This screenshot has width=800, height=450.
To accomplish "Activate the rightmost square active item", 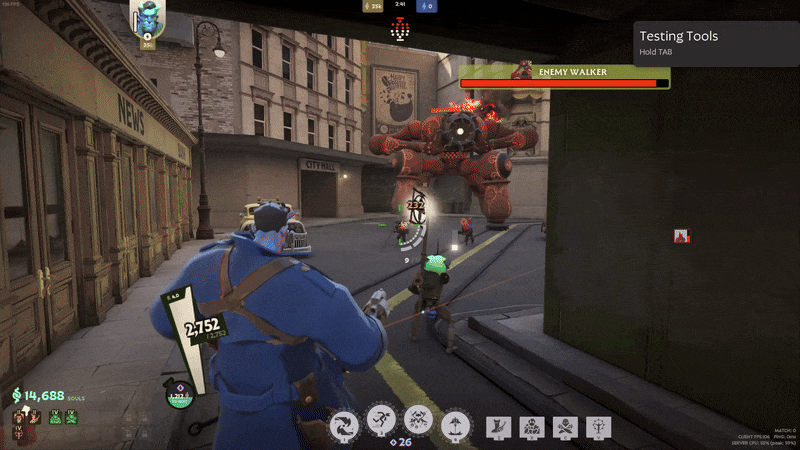I will [x=598, y=427].
